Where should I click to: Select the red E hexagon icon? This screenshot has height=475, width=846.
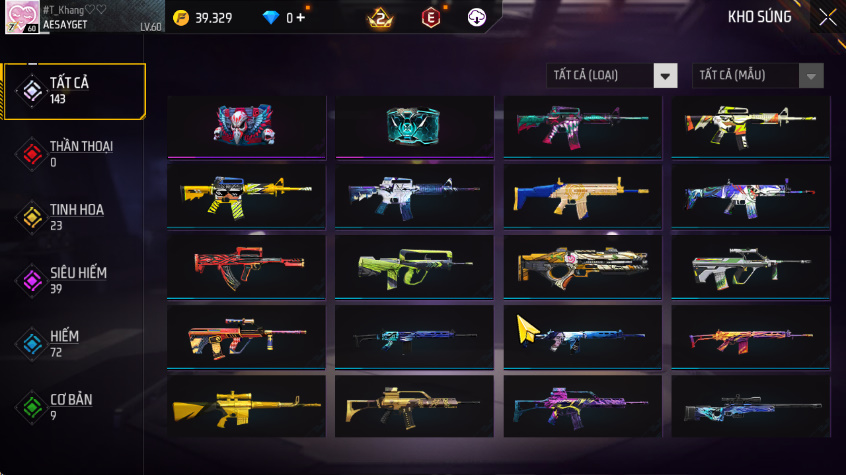pyautogui.click(x=430, y=17)
